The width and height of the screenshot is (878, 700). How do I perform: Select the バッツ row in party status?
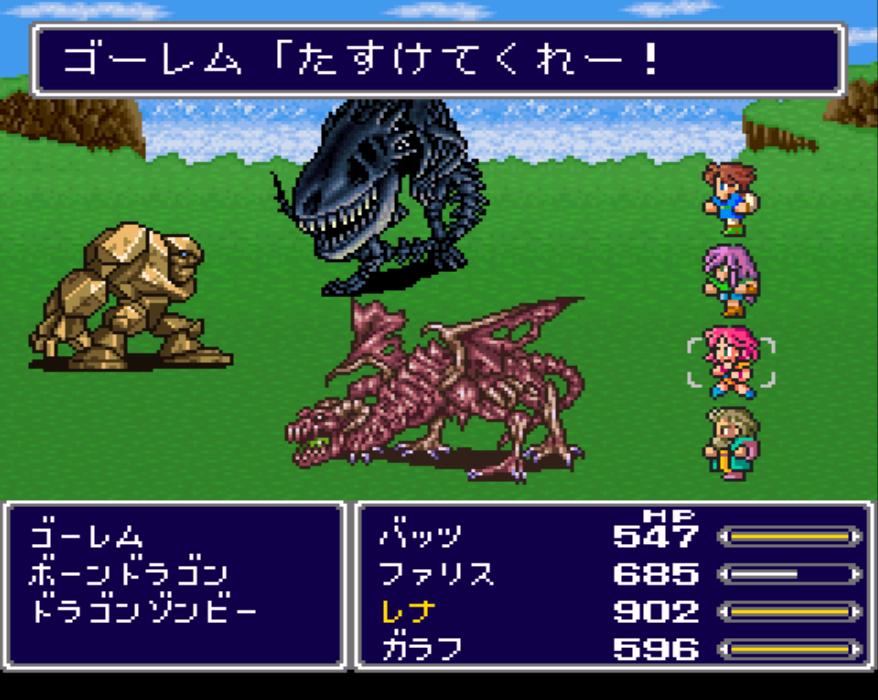pos(421,537)
